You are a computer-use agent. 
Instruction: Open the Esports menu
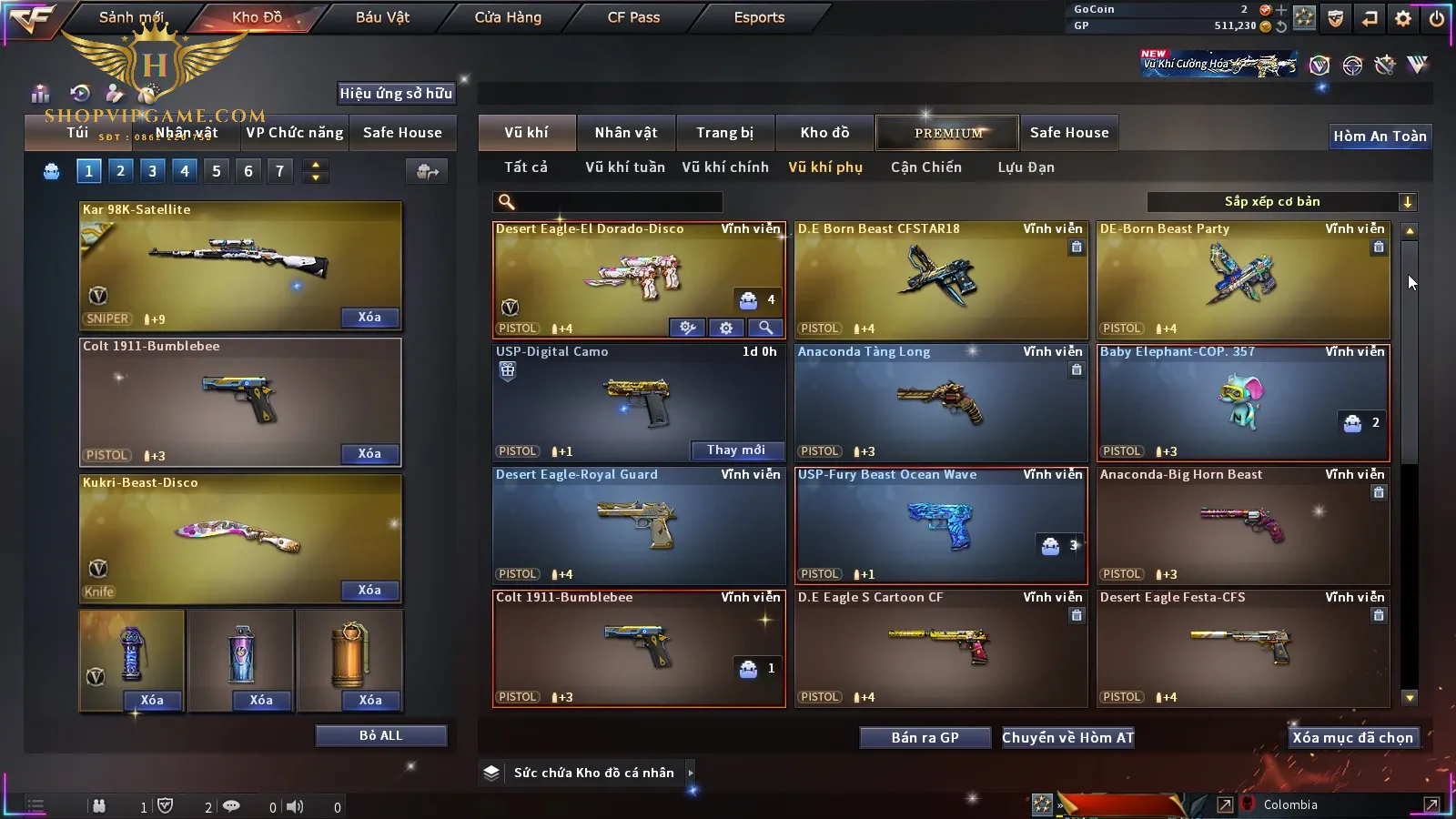[759, 17]
